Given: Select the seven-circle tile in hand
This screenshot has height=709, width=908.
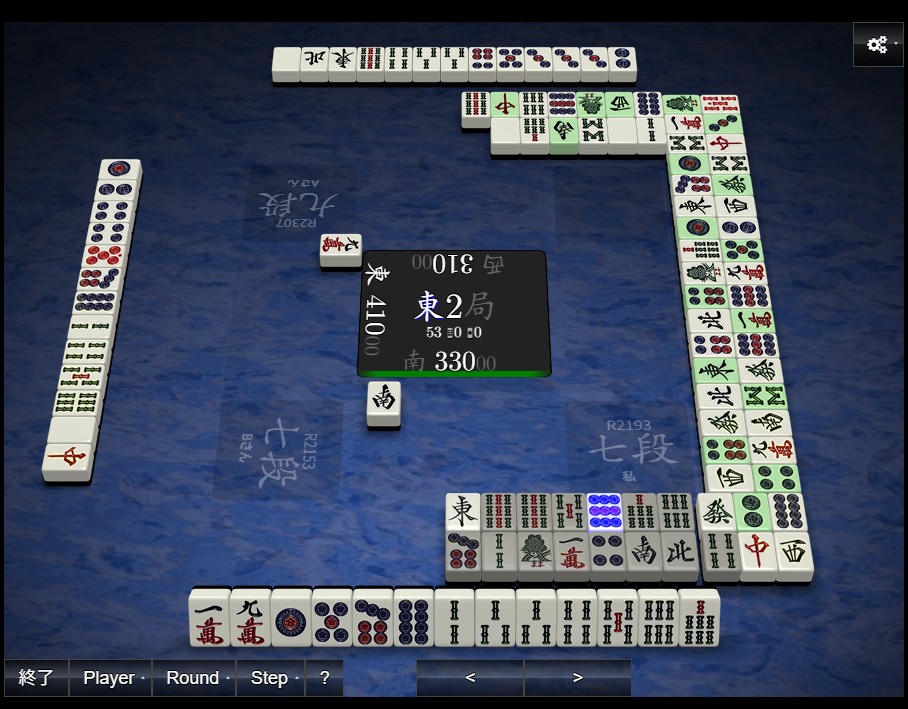Looking at the screenshot, I should pyautogui.click(x=373, y=618).
